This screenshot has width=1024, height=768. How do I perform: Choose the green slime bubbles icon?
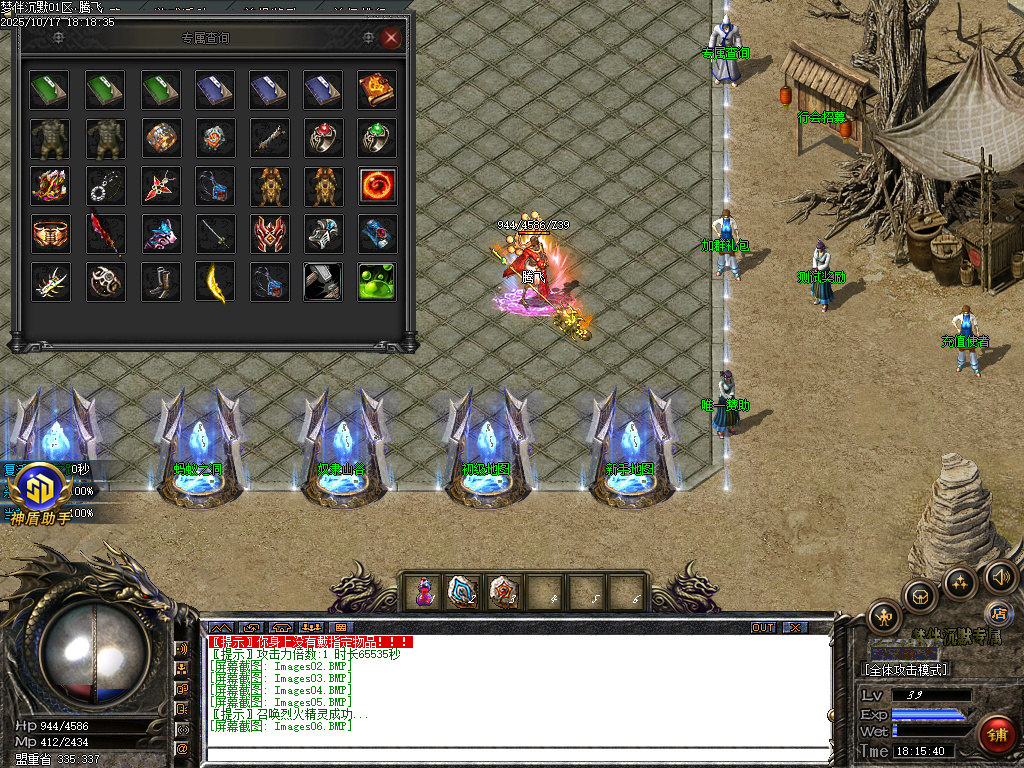[x=377, y=282]
